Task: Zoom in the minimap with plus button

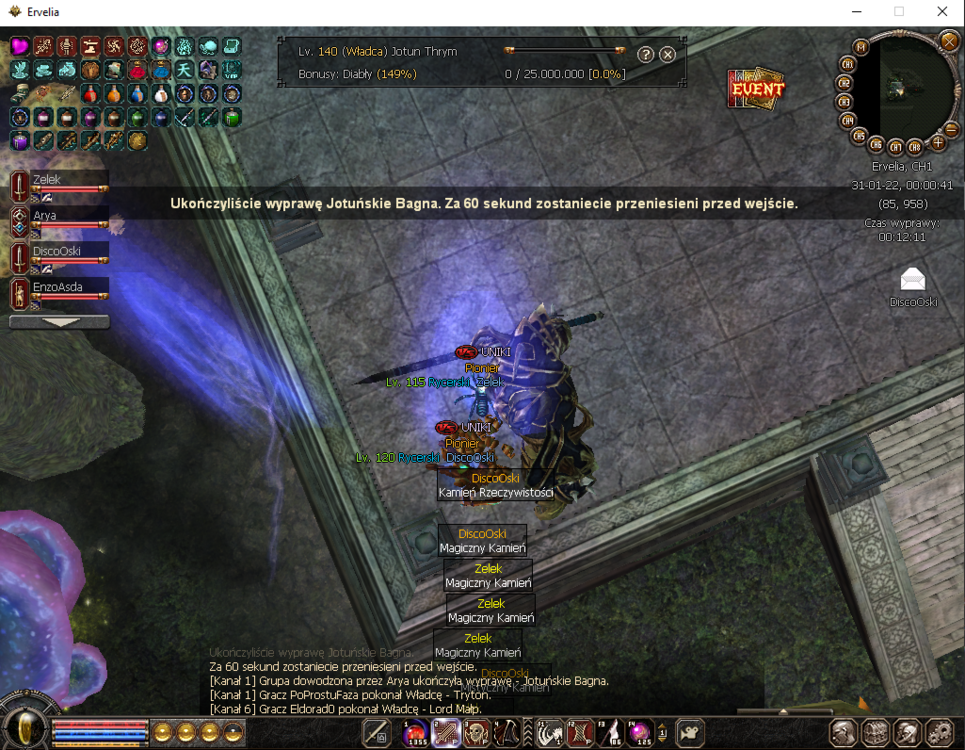Action: (937, 142)
